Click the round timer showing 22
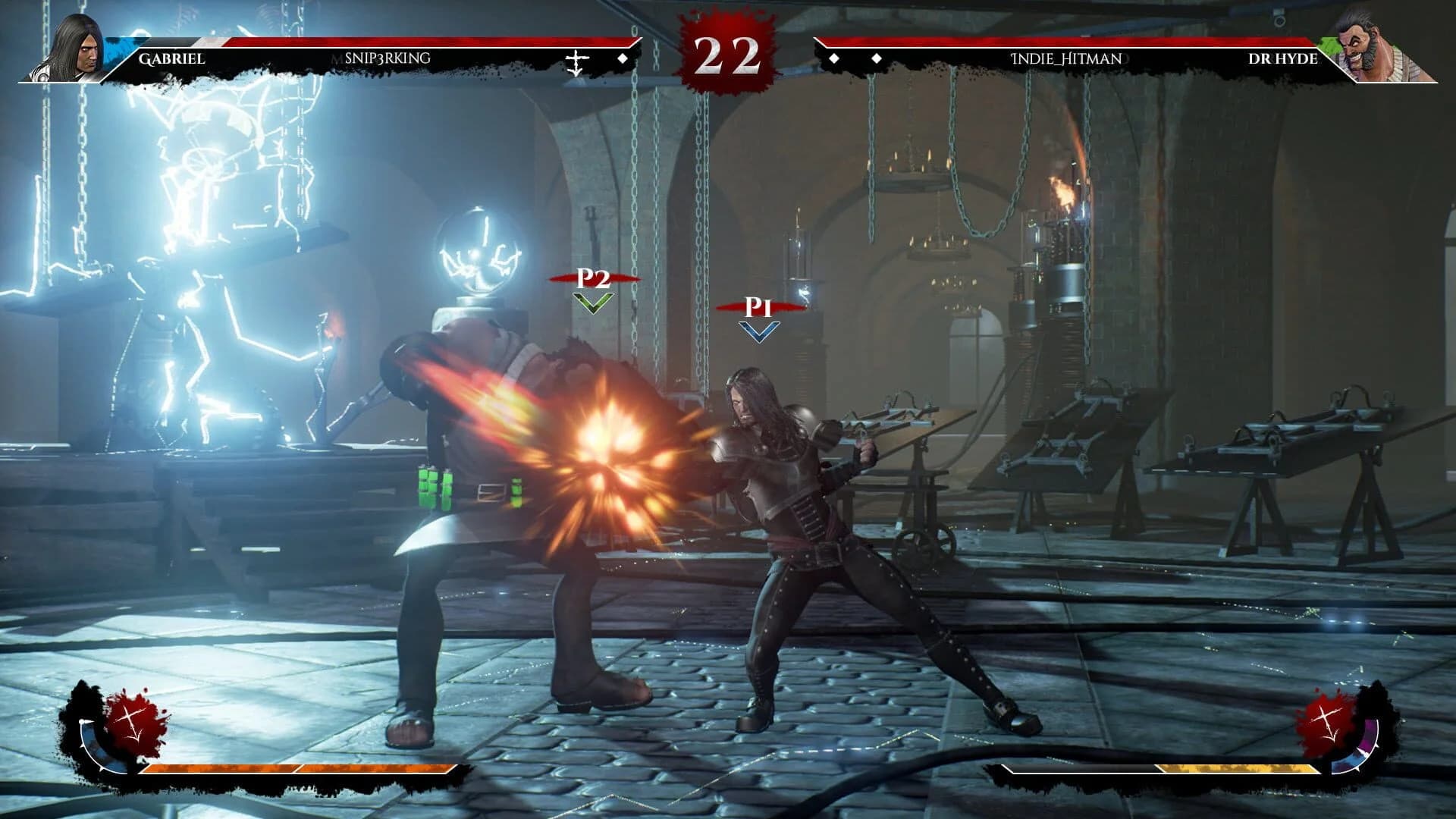The height and width of the screenshot is (819, 1456). (726, 53)
